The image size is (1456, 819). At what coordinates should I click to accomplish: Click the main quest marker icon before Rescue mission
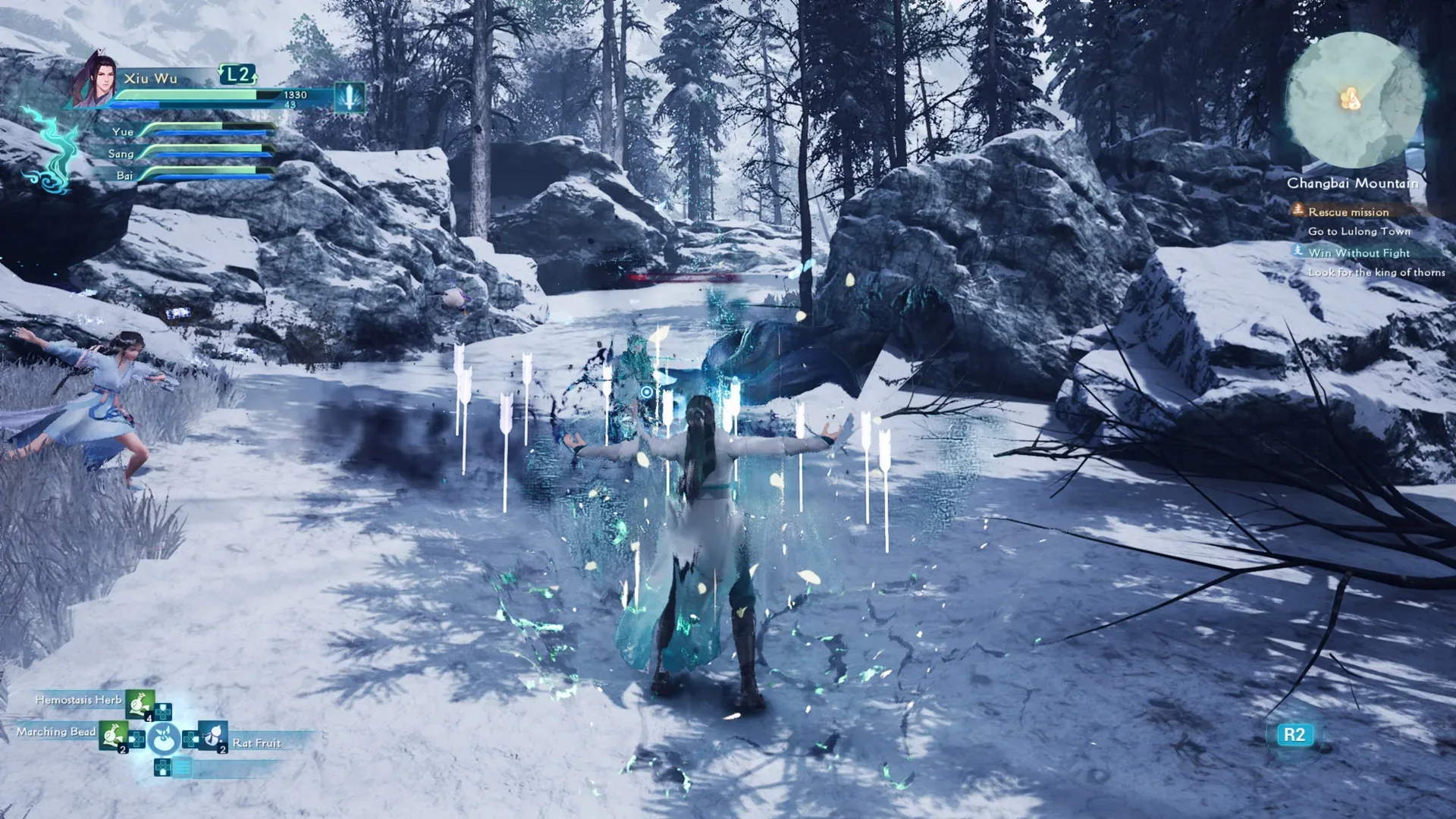tap(1299, 212)
